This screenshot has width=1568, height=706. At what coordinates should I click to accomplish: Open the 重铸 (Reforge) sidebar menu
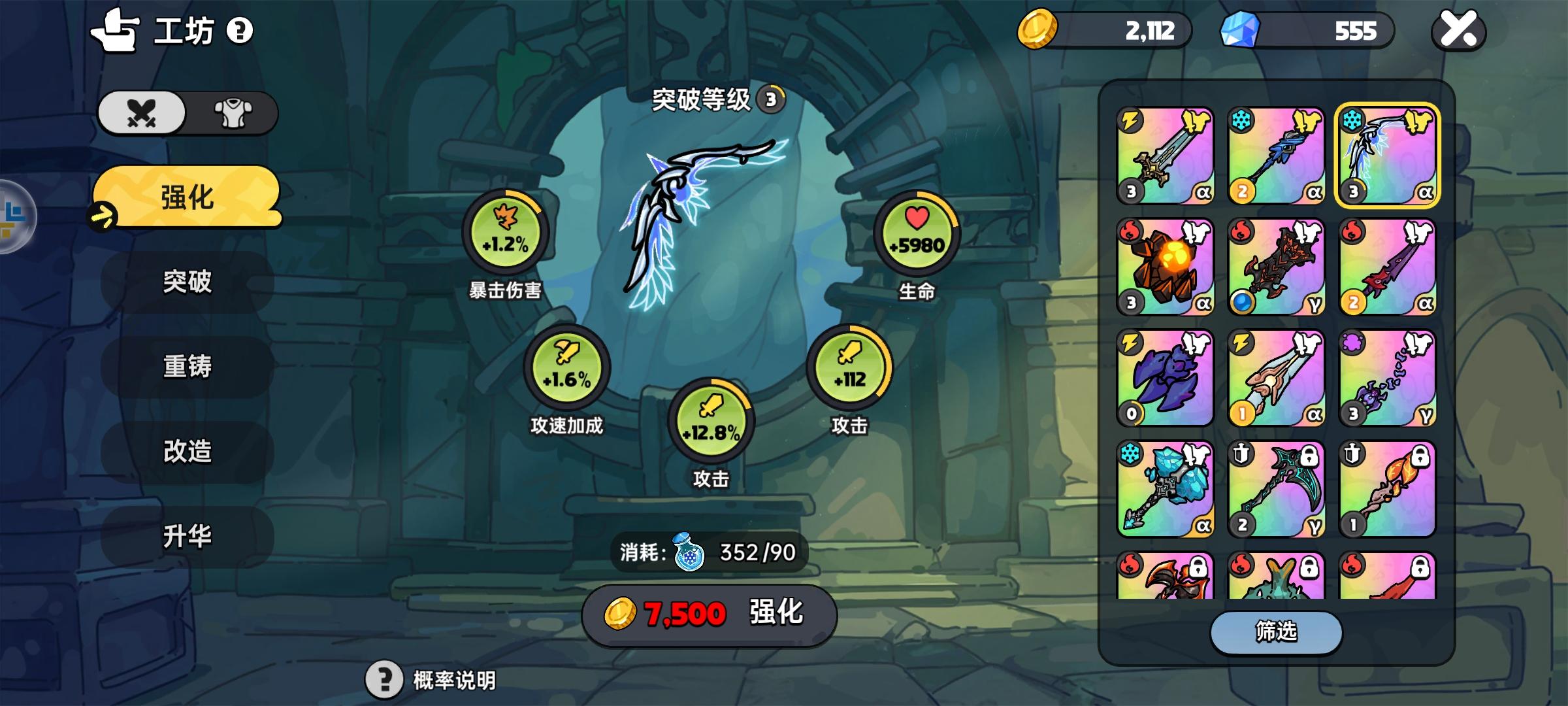[x=188, y=367]
